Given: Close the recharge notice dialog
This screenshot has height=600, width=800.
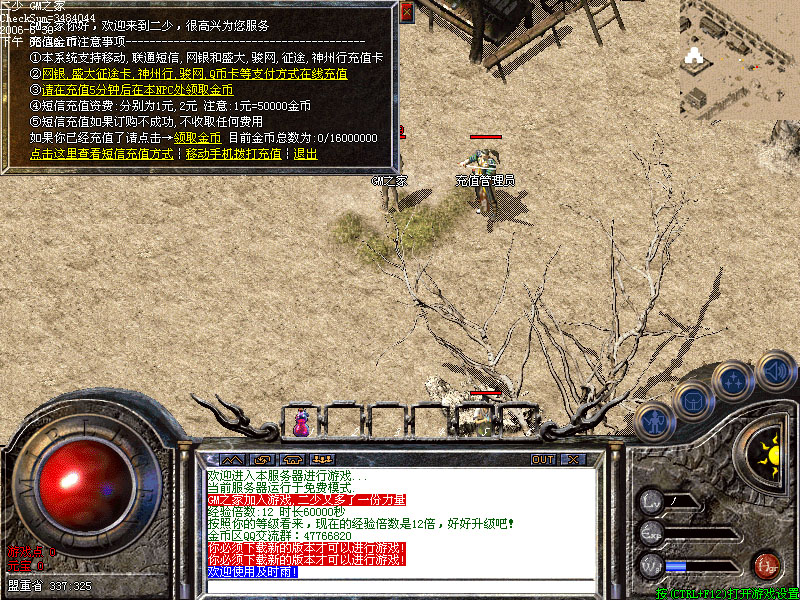Looking at the screenshot, I should tap(406, 13).
